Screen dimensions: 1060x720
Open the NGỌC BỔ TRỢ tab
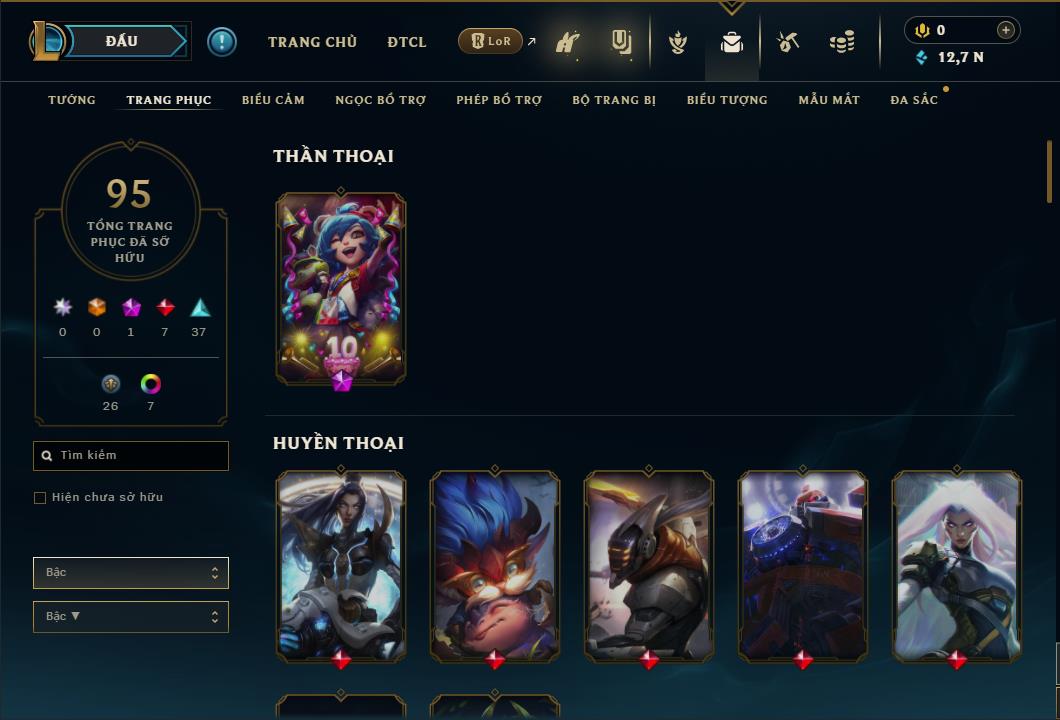pos(380,100)
